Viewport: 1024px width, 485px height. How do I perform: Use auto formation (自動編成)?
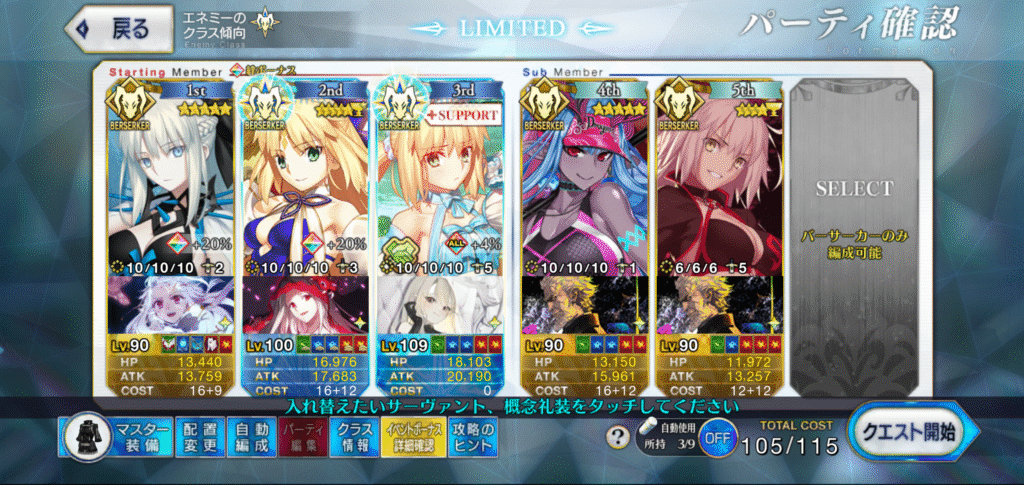[249, 436]
